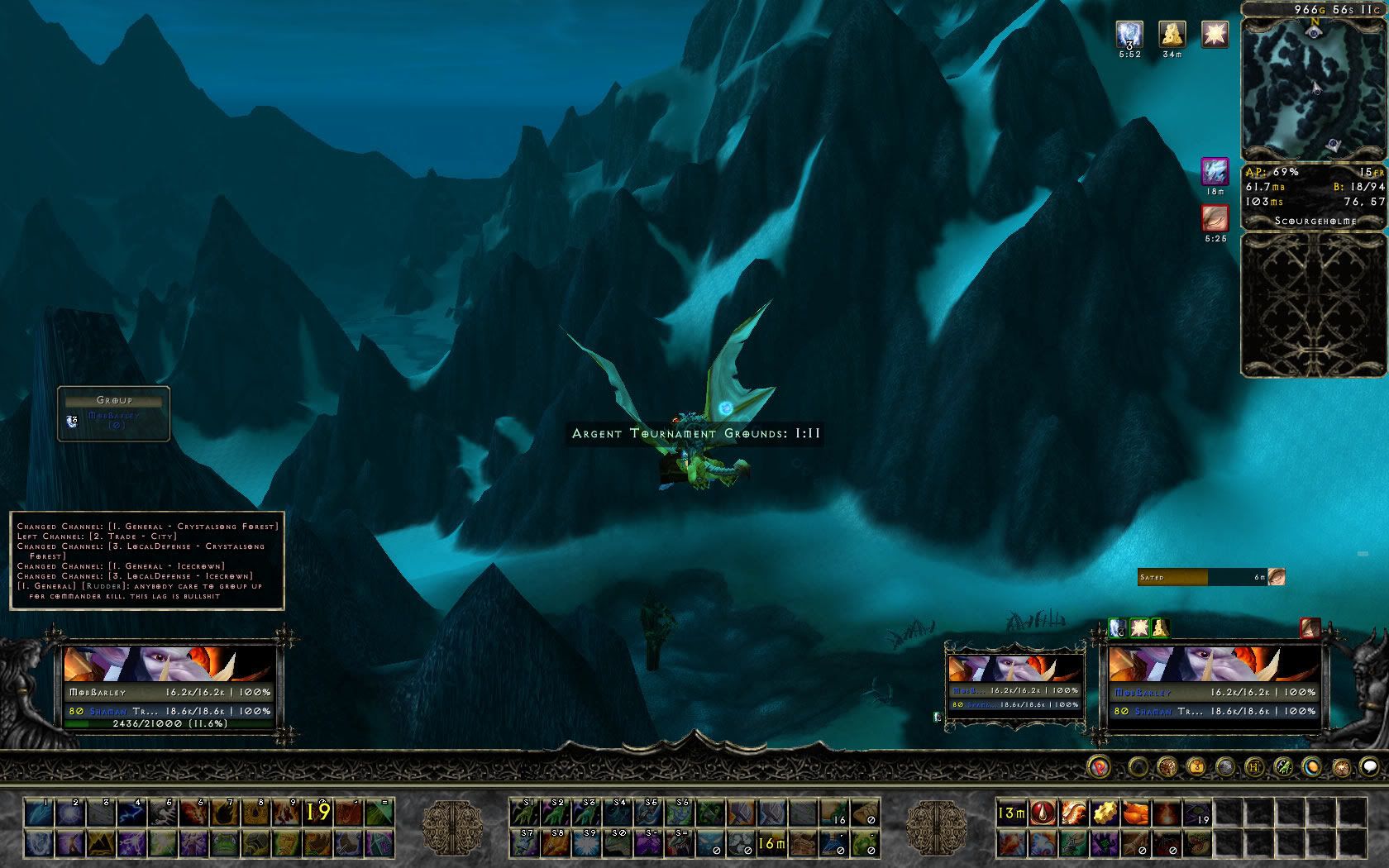Image resolution: width=1389 pixels, height=868 pixels.
Task: Click the blood-drop ability showing 13m cooldown
Action: coord(1043,813)
